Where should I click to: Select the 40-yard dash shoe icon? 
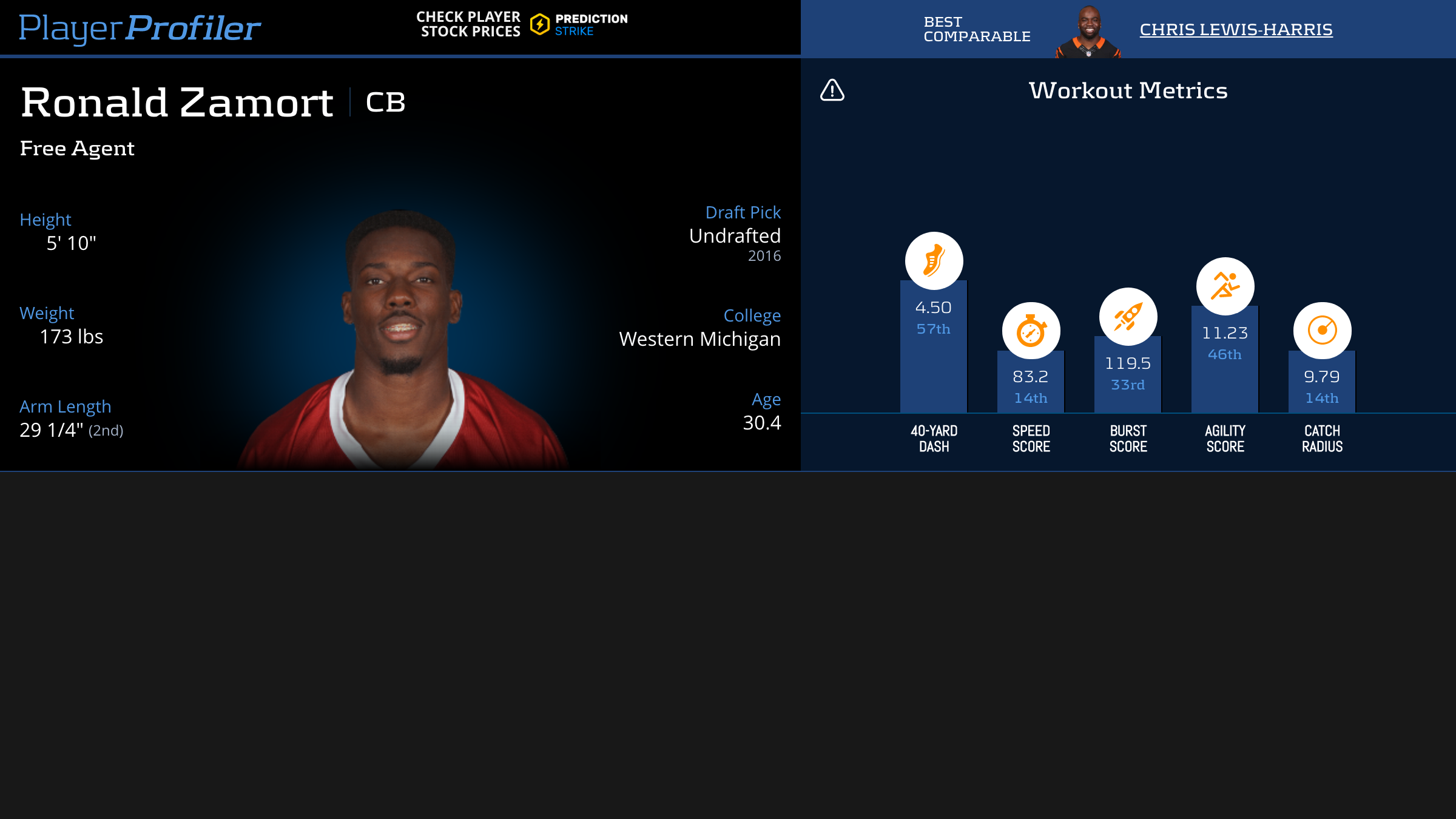[x=934, y=261]
